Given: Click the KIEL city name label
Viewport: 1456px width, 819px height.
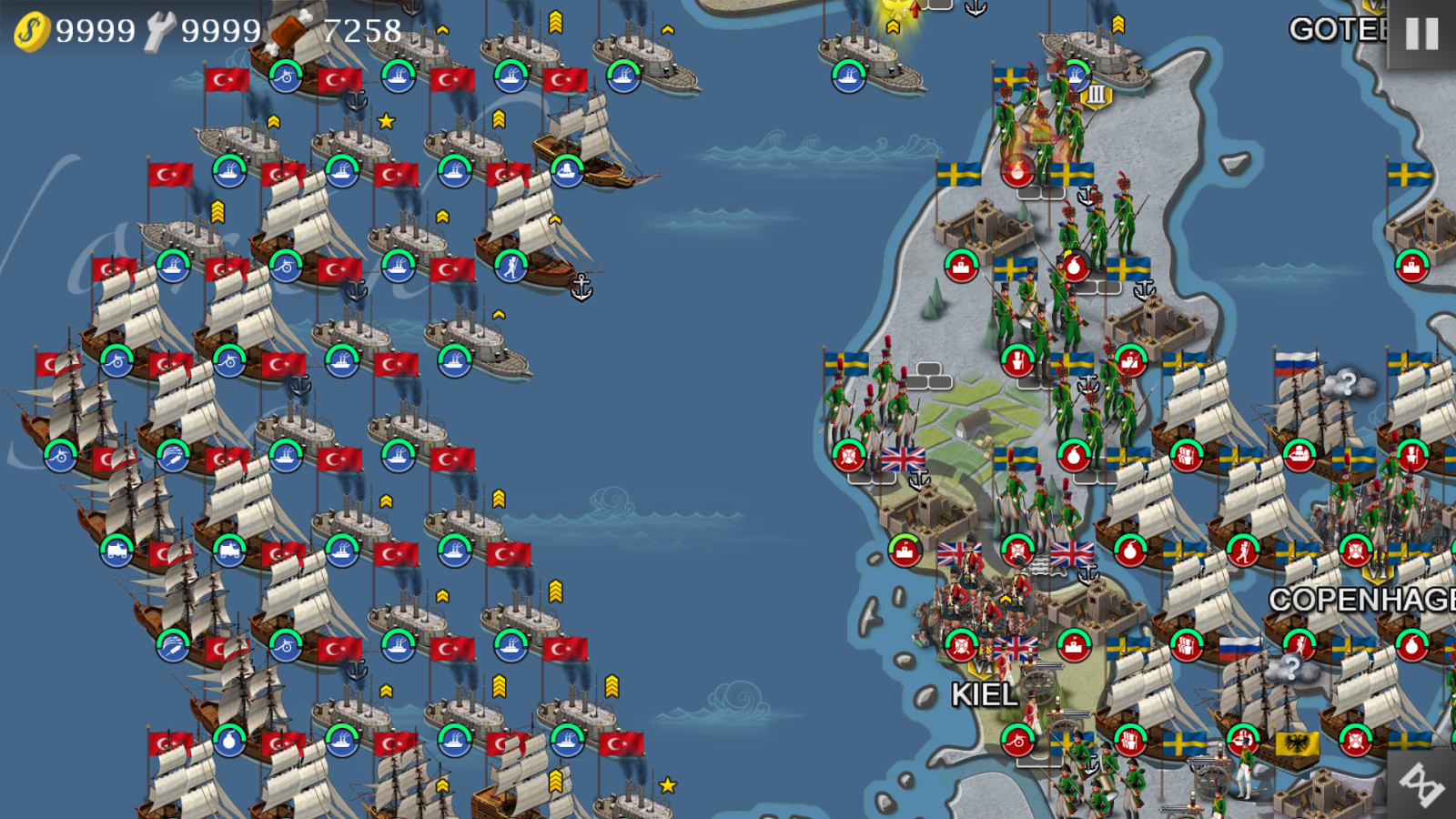Looking at the screenshot, I should (x=986, y=696).
